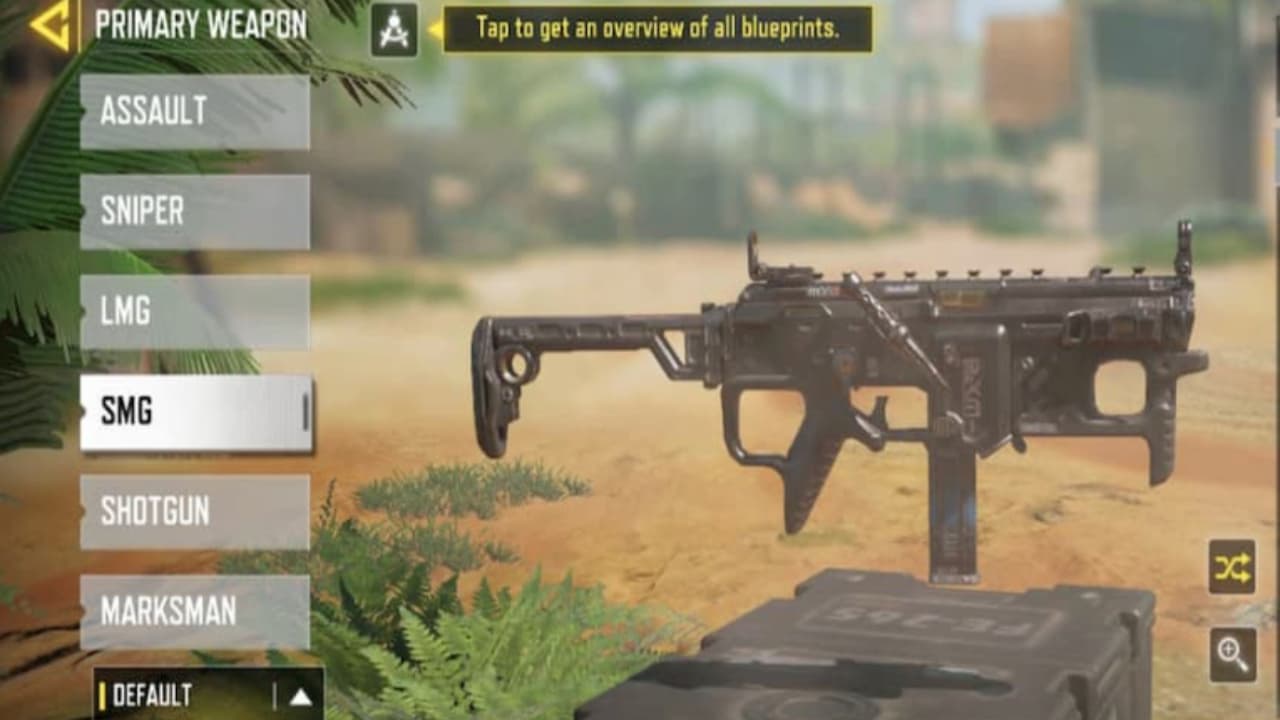Browse the SHOTGUN category

click(193, 513)
